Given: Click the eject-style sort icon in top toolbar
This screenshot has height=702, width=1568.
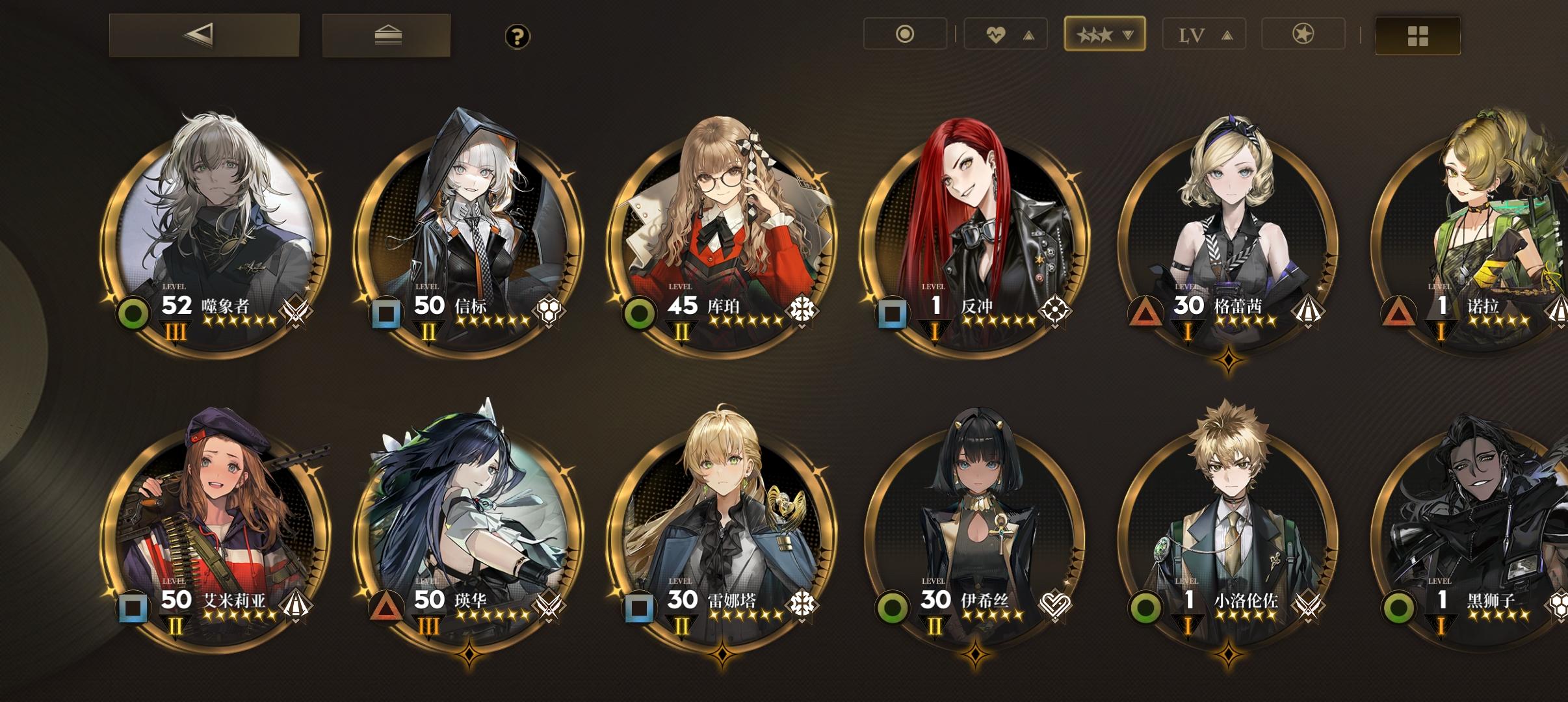Looking at the screenshot, I should point(386,36).
